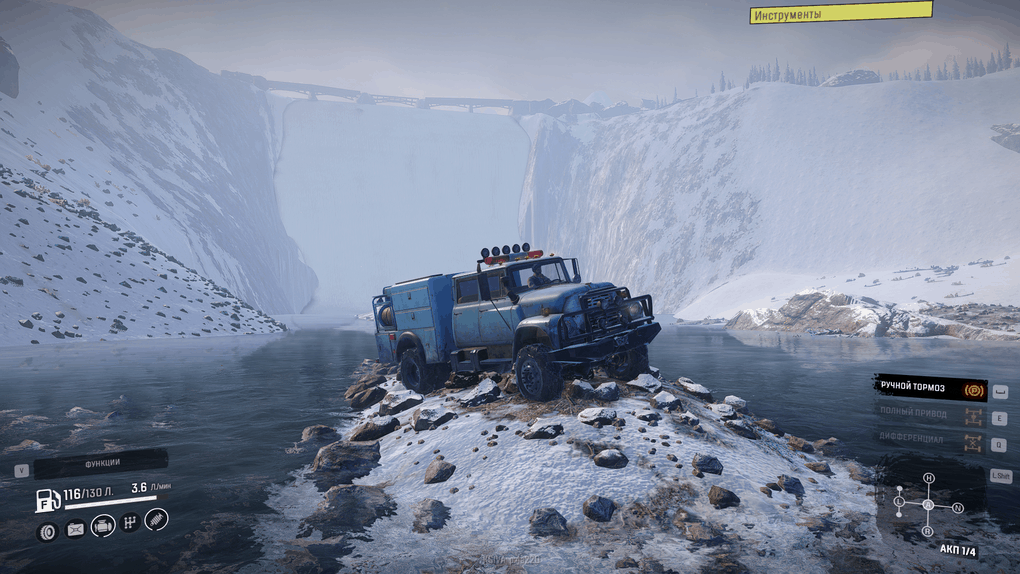Select the A automatic gear at shifter center
The image size is (1020, 574).
pyautogui.click(x=928, y=505)
